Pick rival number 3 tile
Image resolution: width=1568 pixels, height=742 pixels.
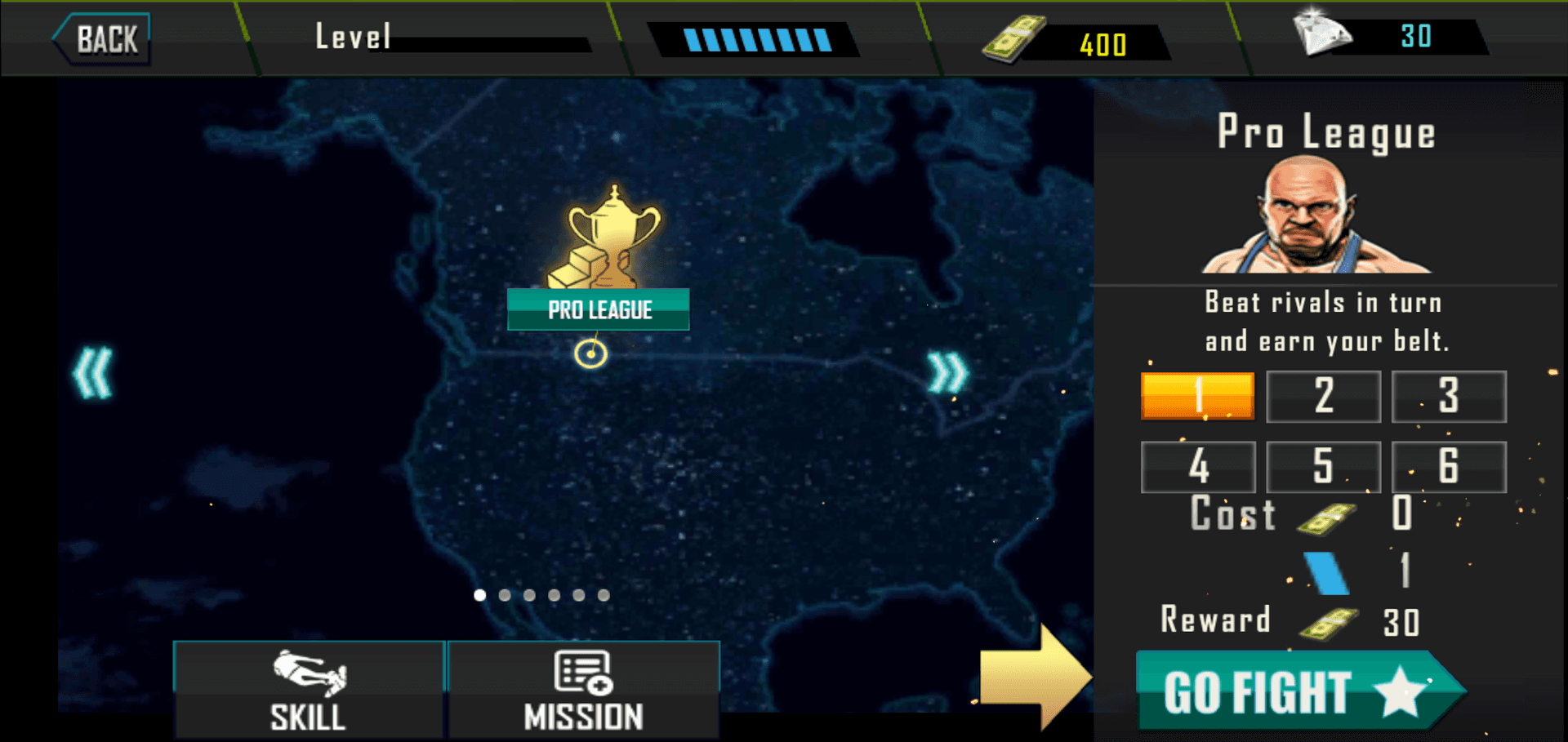point(1449,396)
